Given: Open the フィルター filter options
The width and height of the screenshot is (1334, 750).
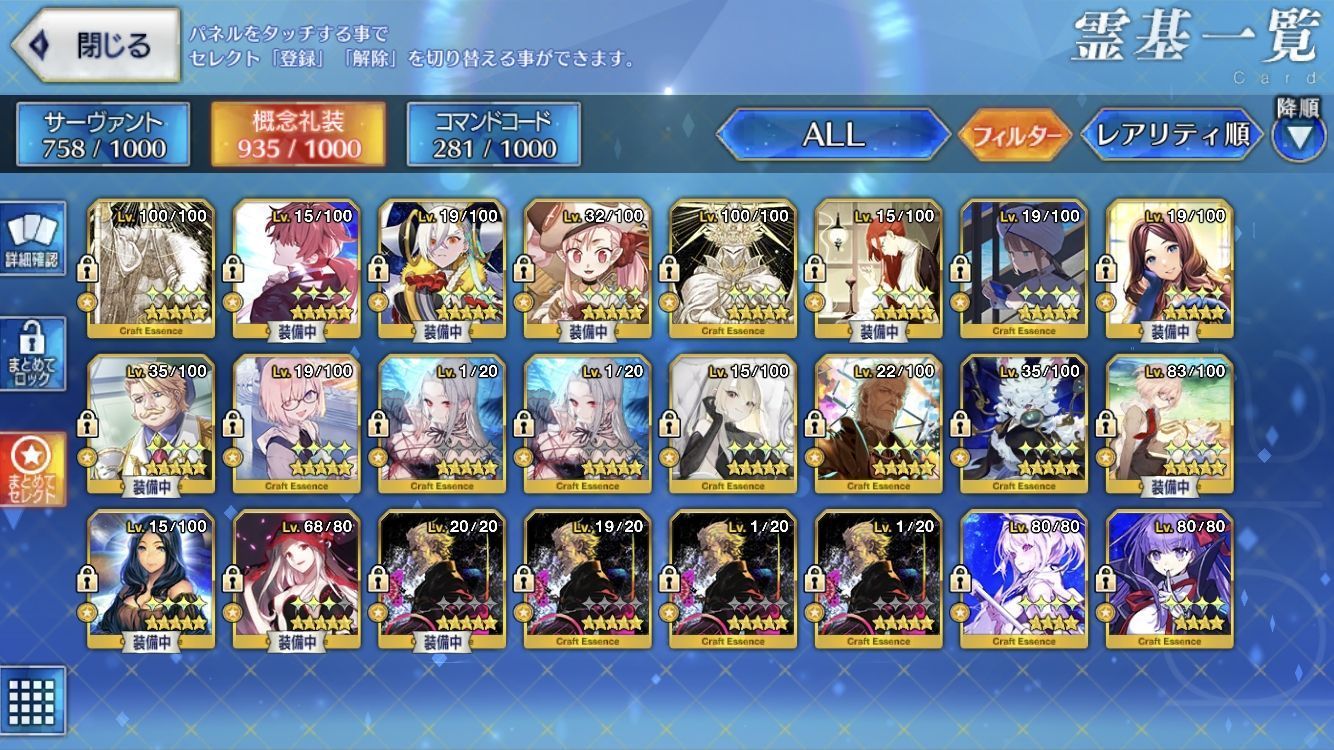Looking at the screenshot, I should 1014,135.
